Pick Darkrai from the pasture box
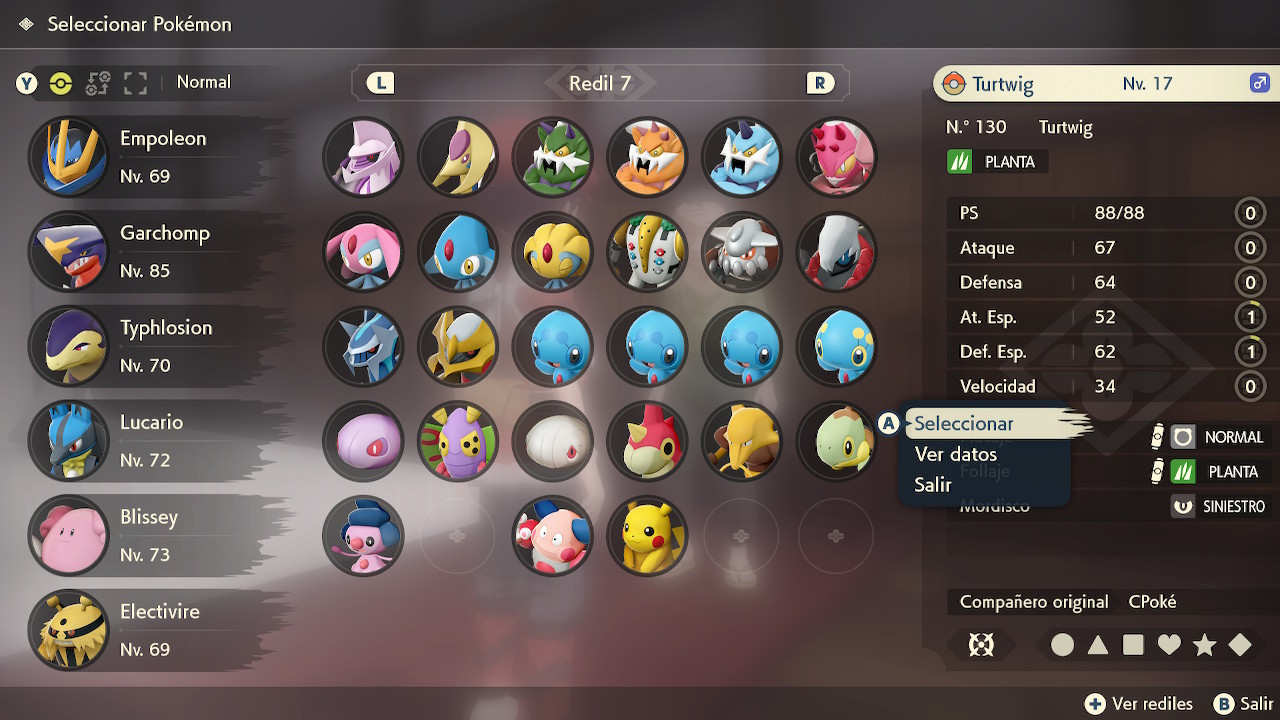 point(837,252)
